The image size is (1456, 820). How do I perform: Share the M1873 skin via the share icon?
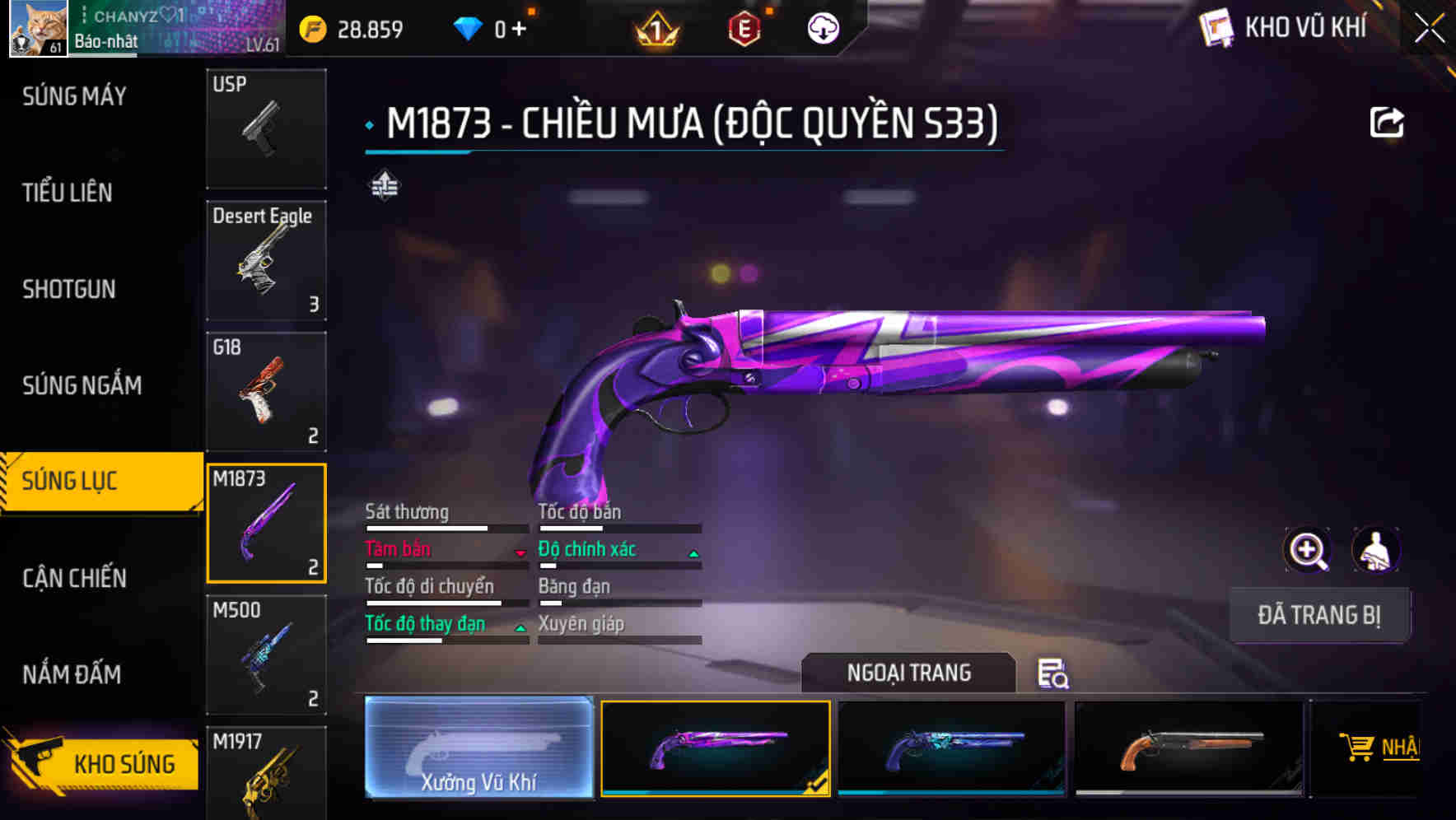point(1388,120)
